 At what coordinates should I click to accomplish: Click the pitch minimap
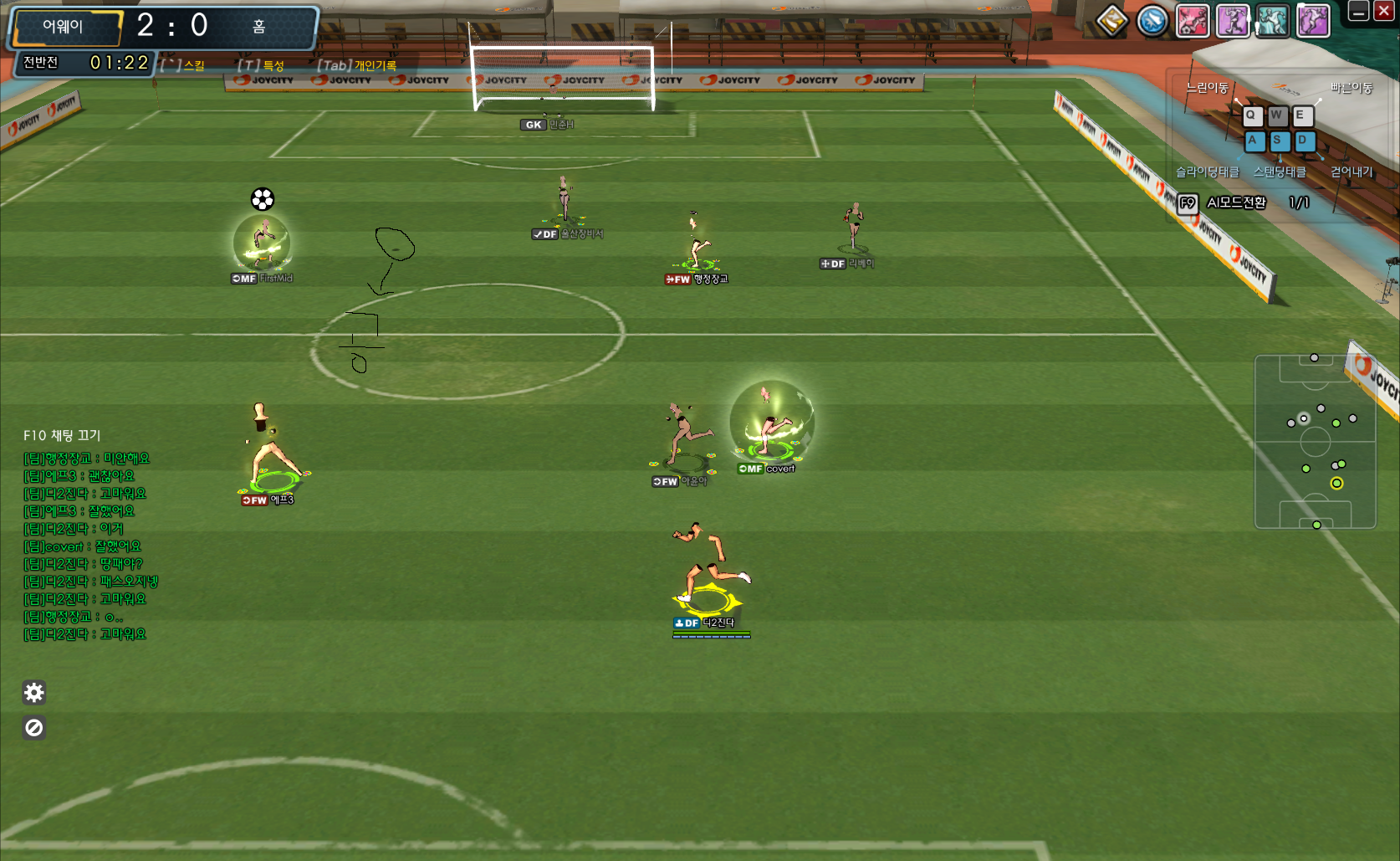tap(1315, 442)
